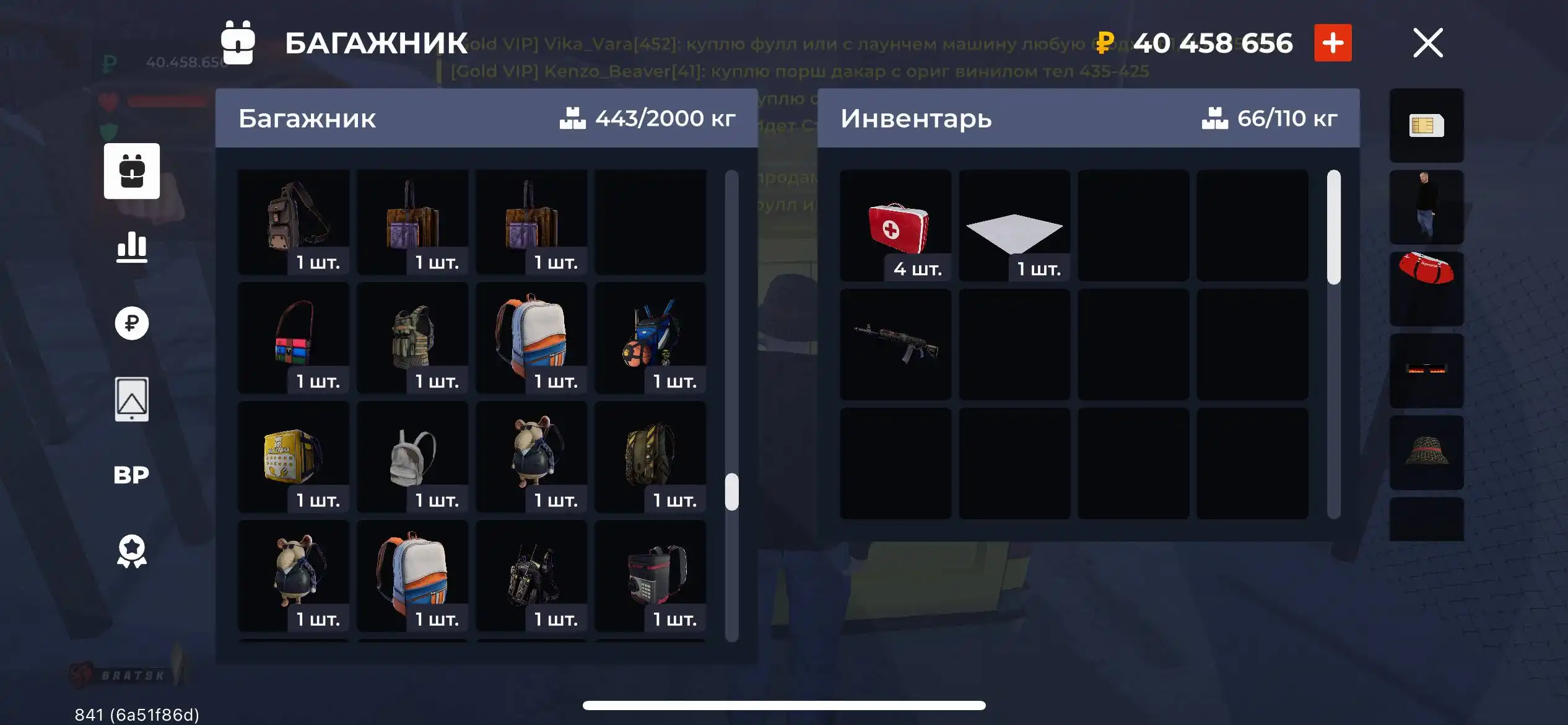Open the backpack inventory tab
This screenshot has width=1568, height=725.
click(x=132, y=171)
